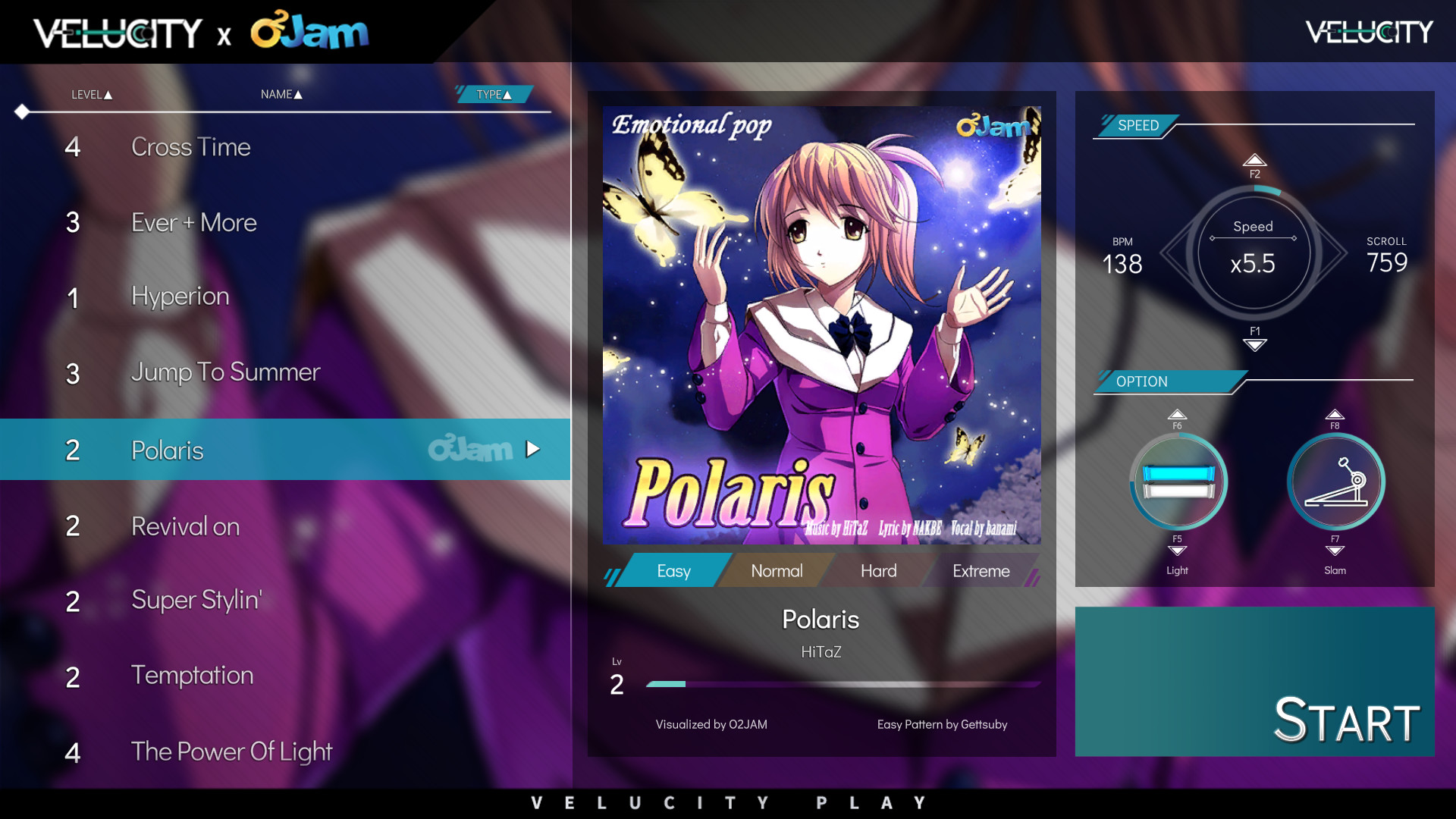Screen dimensions: 1456x819
Task: Sort songs by TYPE
Action: [491, 94]
